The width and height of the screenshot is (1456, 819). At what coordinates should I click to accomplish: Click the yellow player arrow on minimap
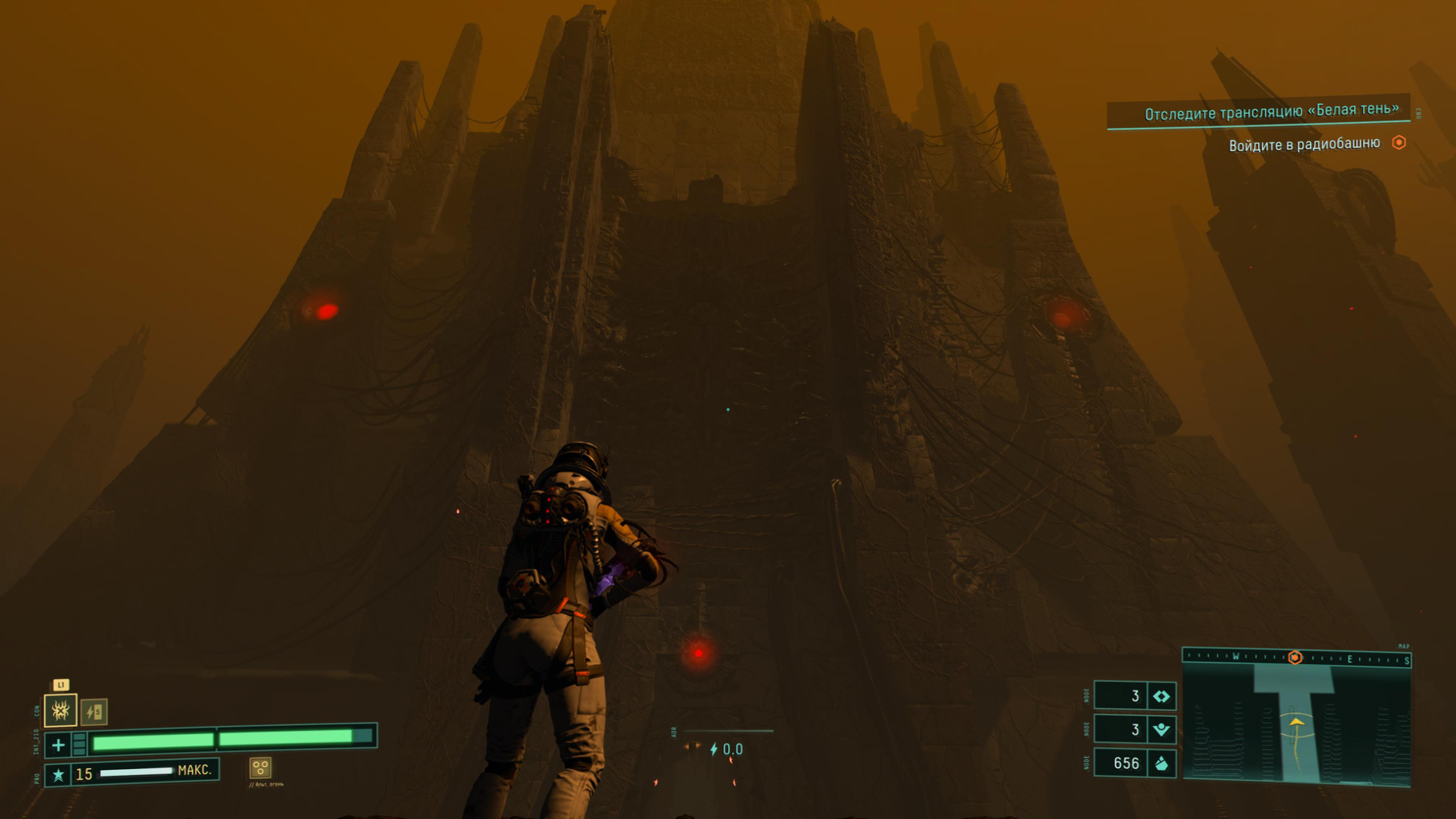[x=1297, y=722]
